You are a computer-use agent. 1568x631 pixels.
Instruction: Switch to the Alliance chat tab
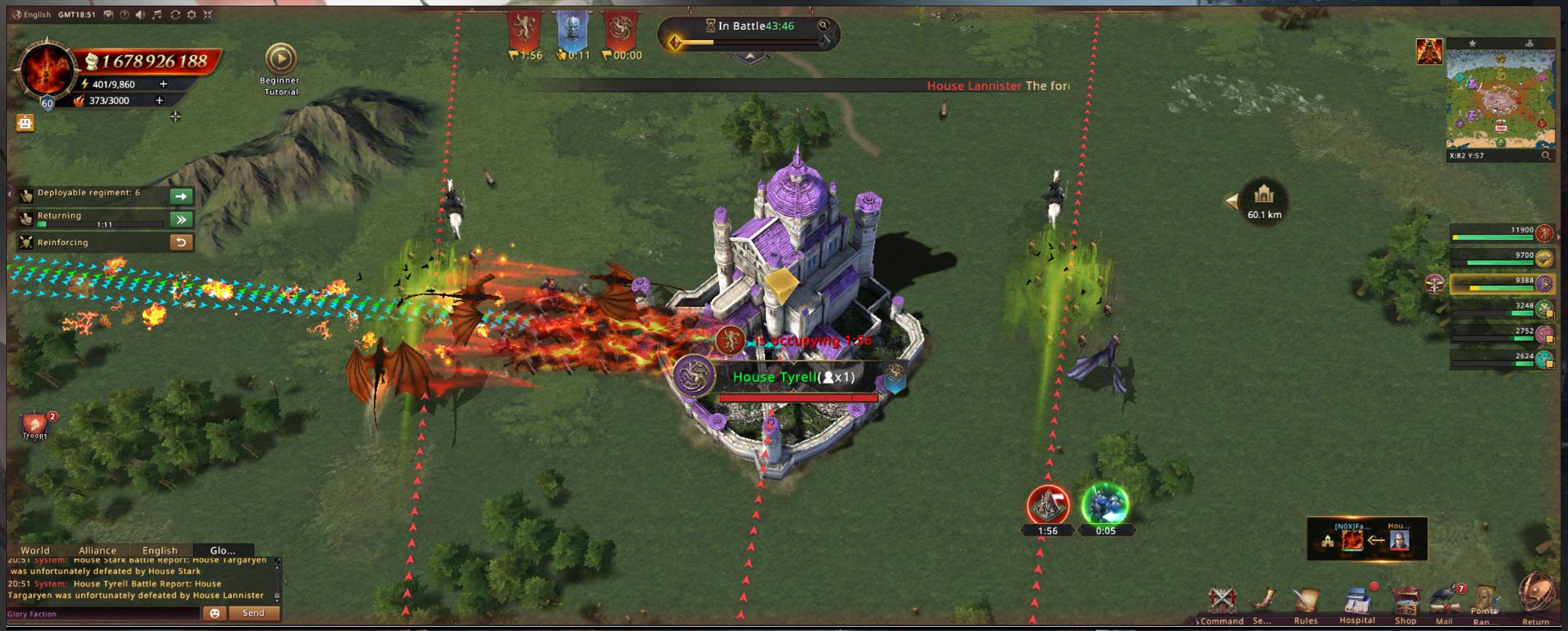[x=97, y=550]
